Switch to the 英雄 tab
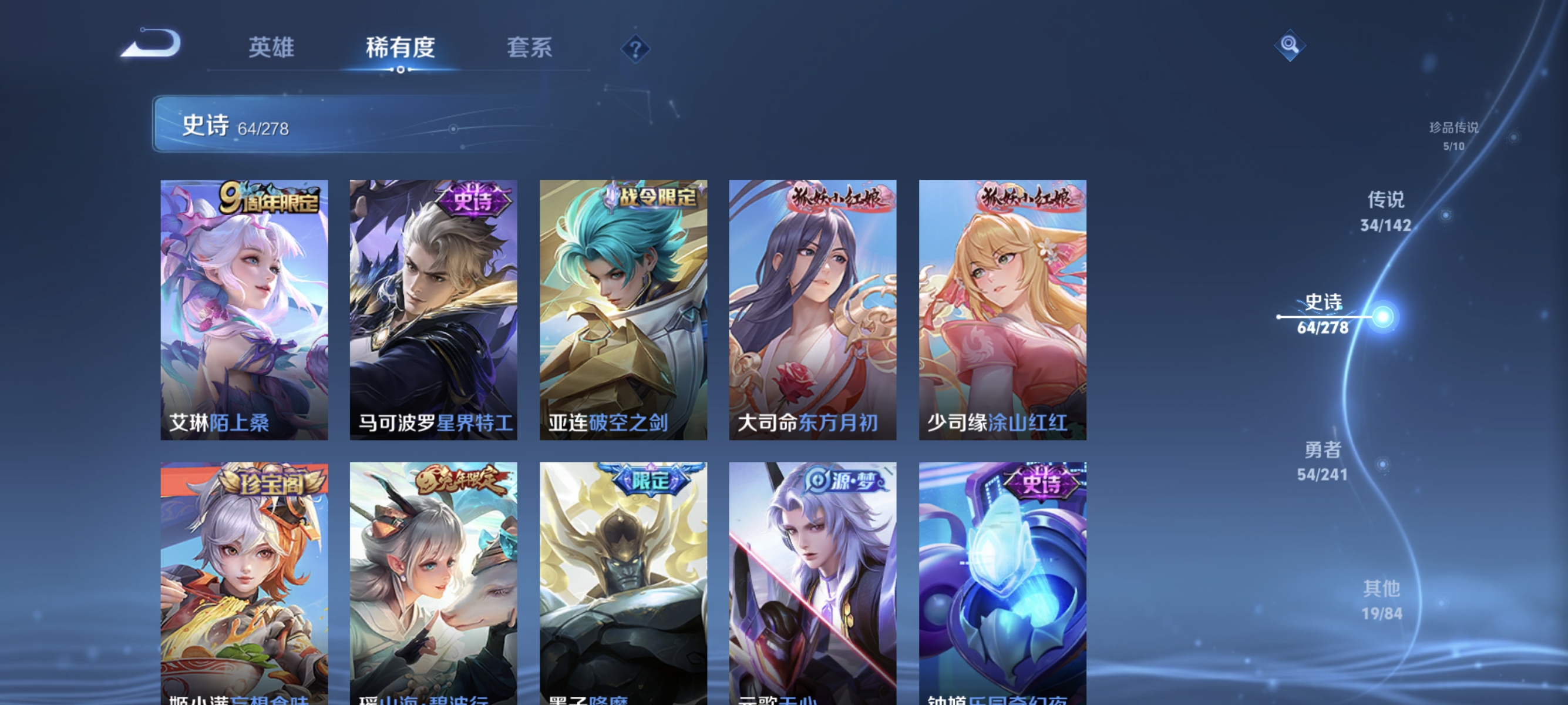1568x705 pixels. (271, 48)
